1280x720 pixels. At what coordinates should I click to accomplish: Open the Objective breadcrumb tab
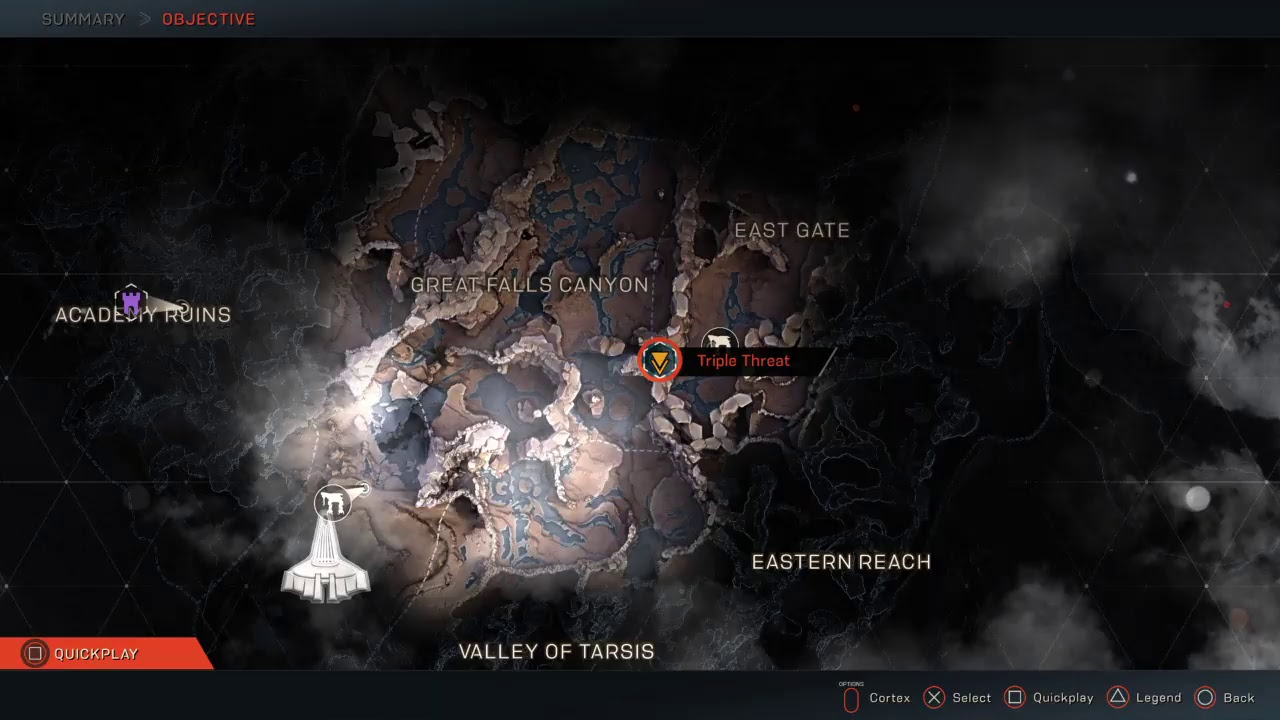(x=208, y=19)
